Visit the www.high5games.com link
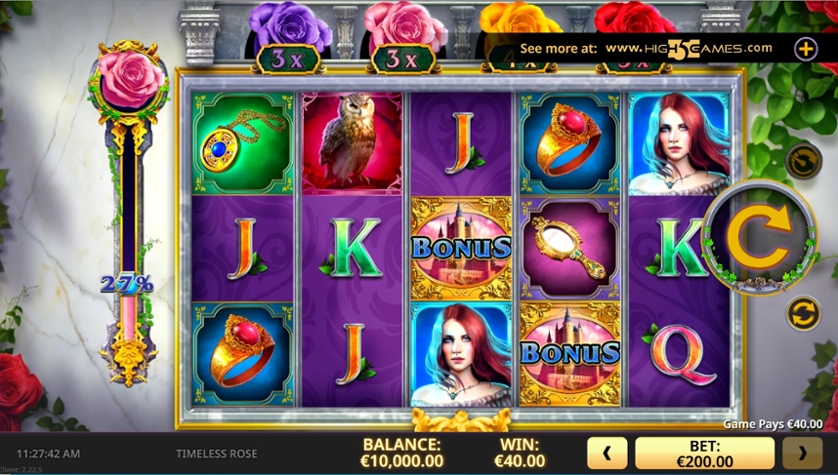 (689, 47)
